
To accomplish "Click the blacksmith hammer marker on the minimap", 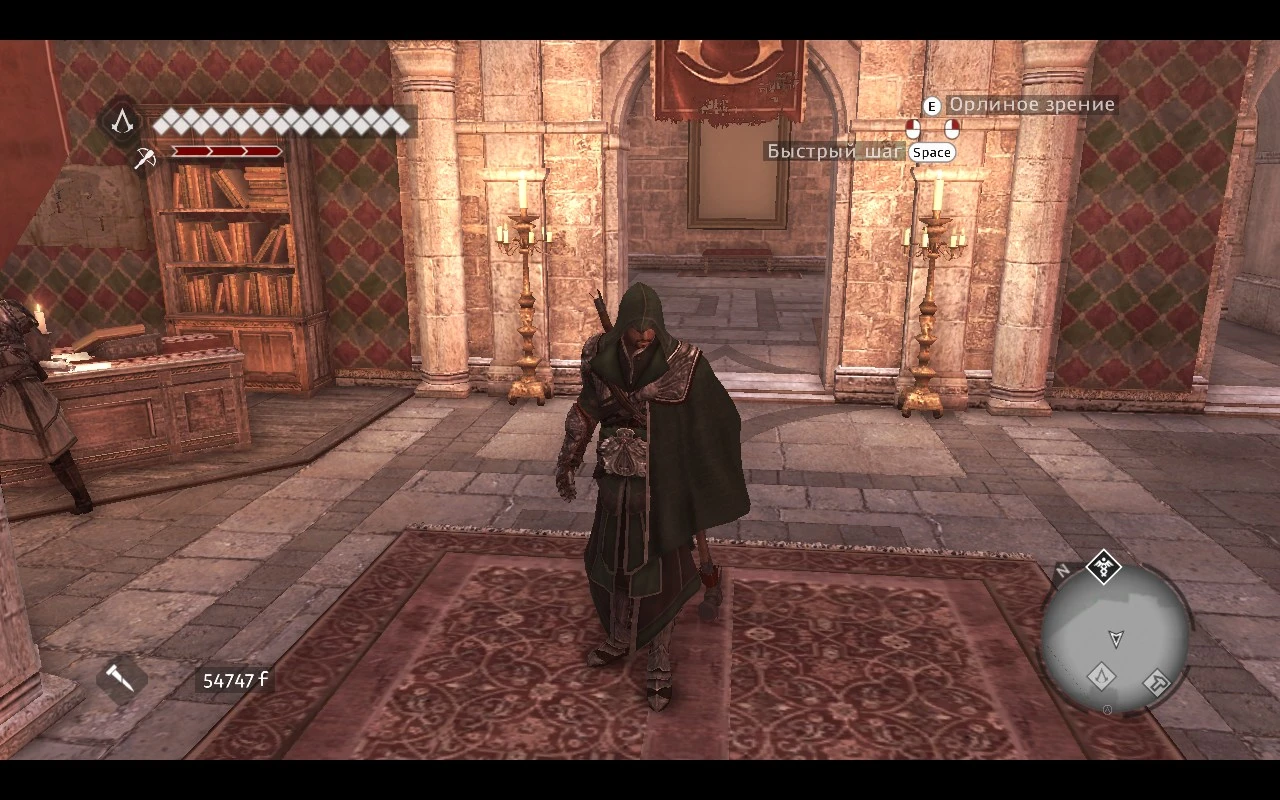I will pyautogui.click(x=1157, y=682).
